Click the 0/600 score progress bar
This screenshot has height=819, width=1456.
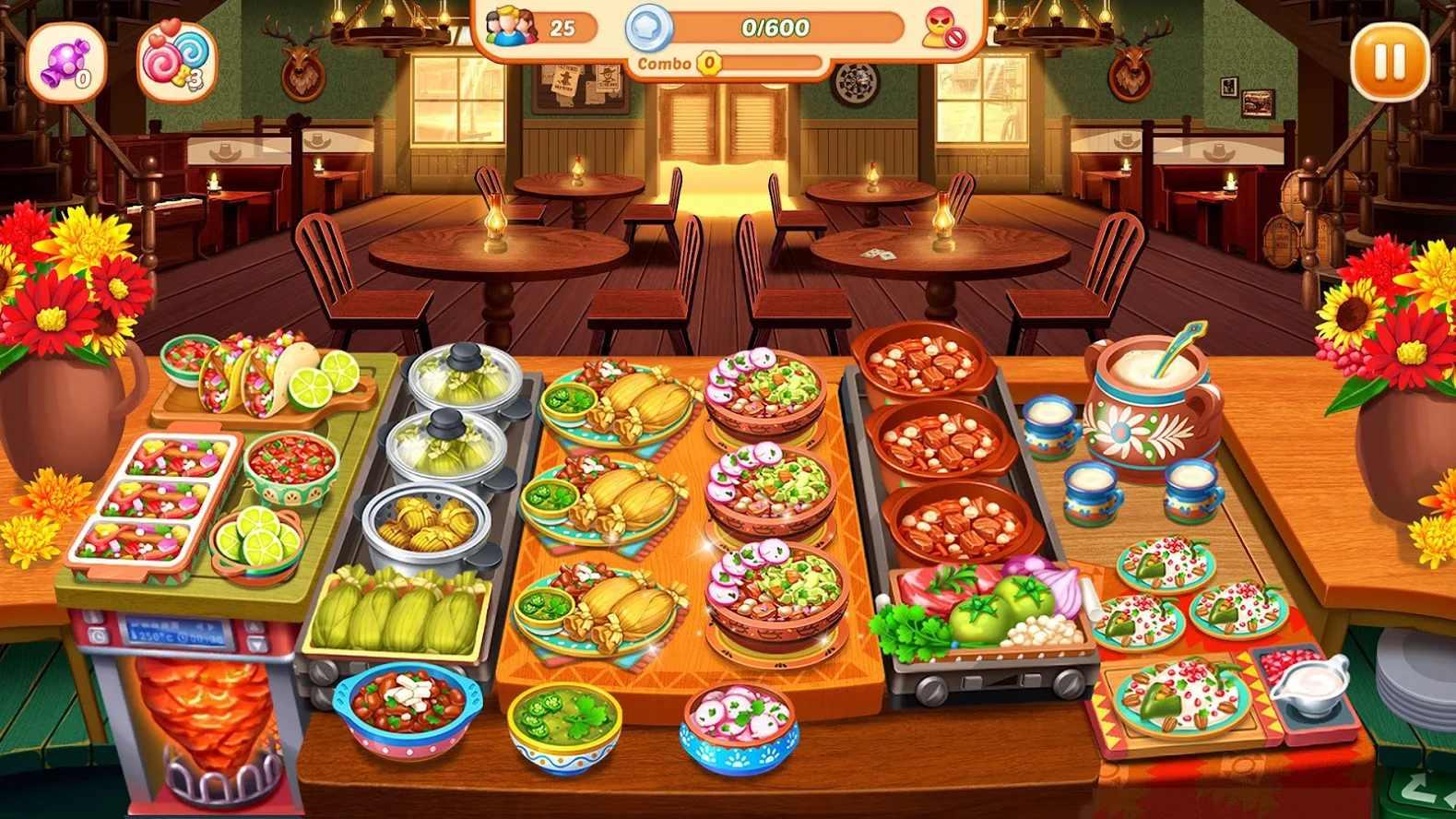[775, 28]
